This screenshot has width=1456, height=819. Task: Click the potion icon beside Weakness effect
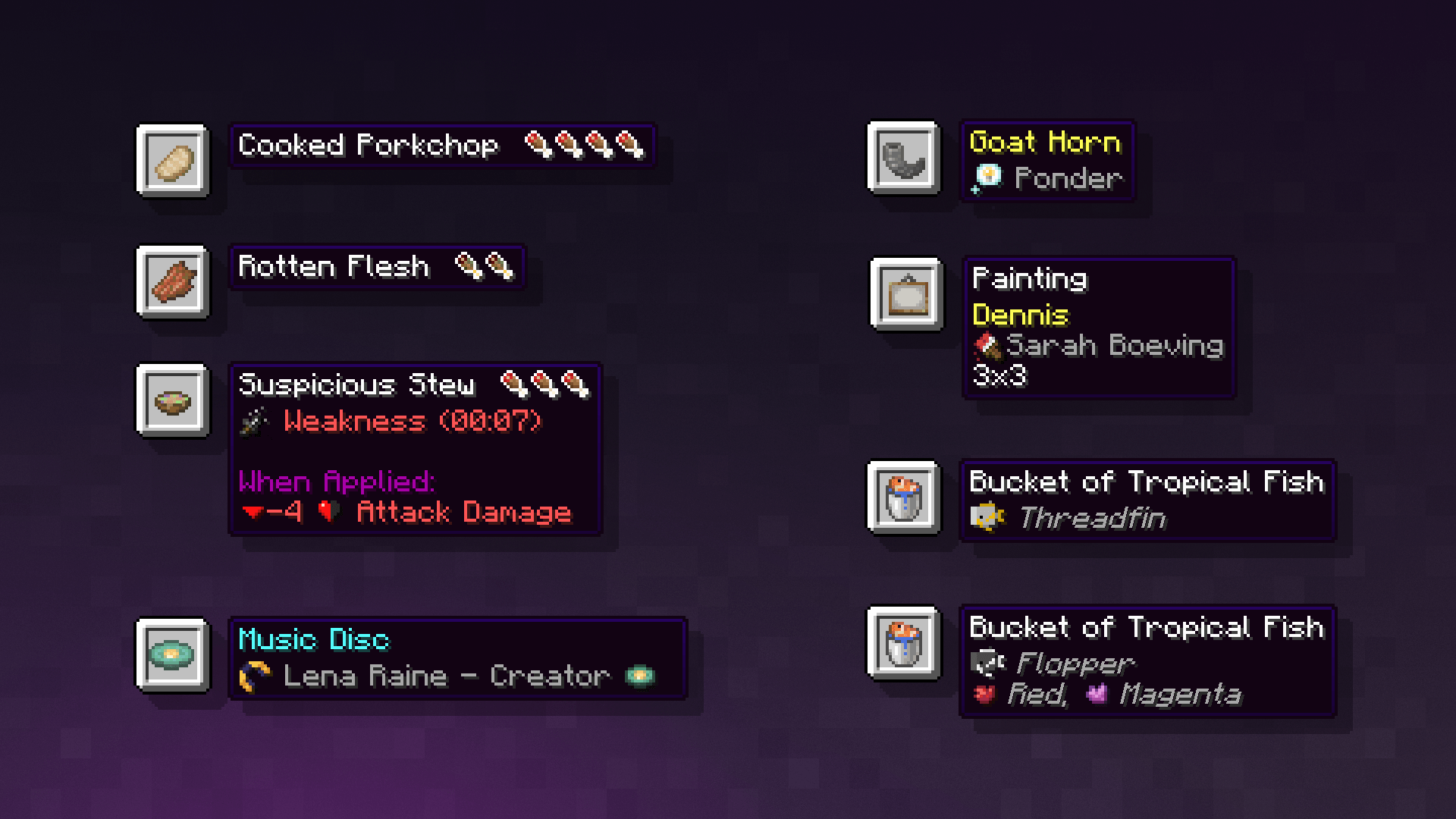coord(253,422)
